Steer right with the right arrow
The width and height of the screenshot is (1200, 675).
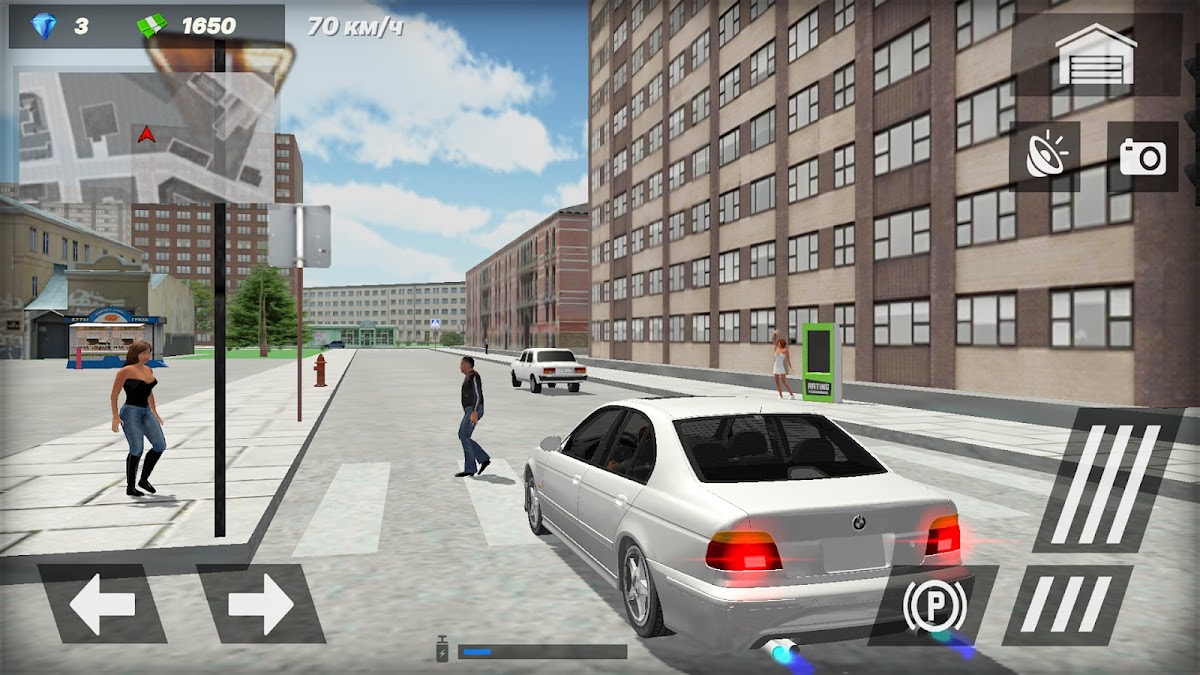point(260,603)
